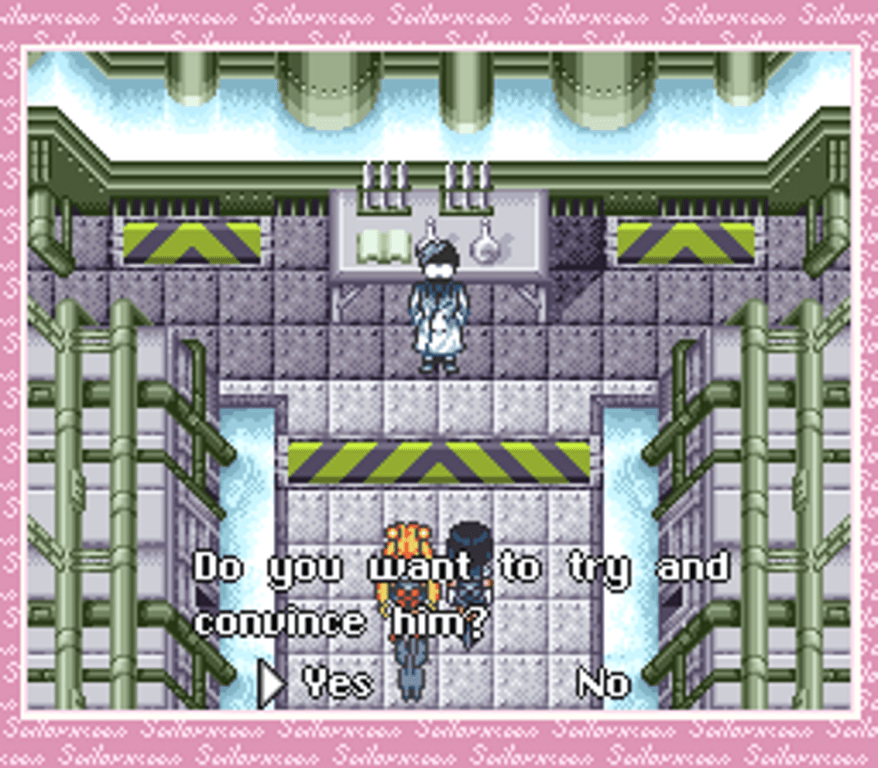Choose Yes to convince him
This screenshot has height=768, width=878.
[338, 683]
